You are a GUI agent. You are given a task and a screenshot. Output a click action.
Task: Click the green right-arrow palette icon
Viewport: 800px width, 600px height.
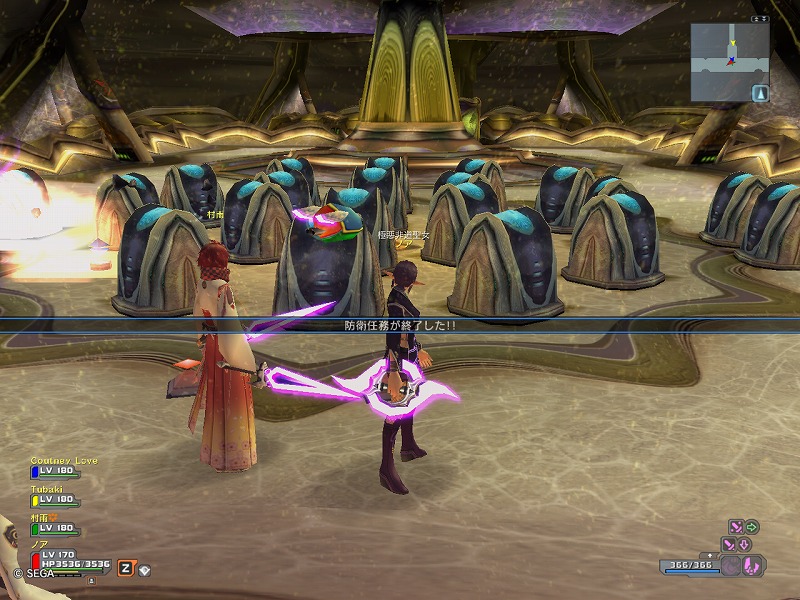(752, 526)
